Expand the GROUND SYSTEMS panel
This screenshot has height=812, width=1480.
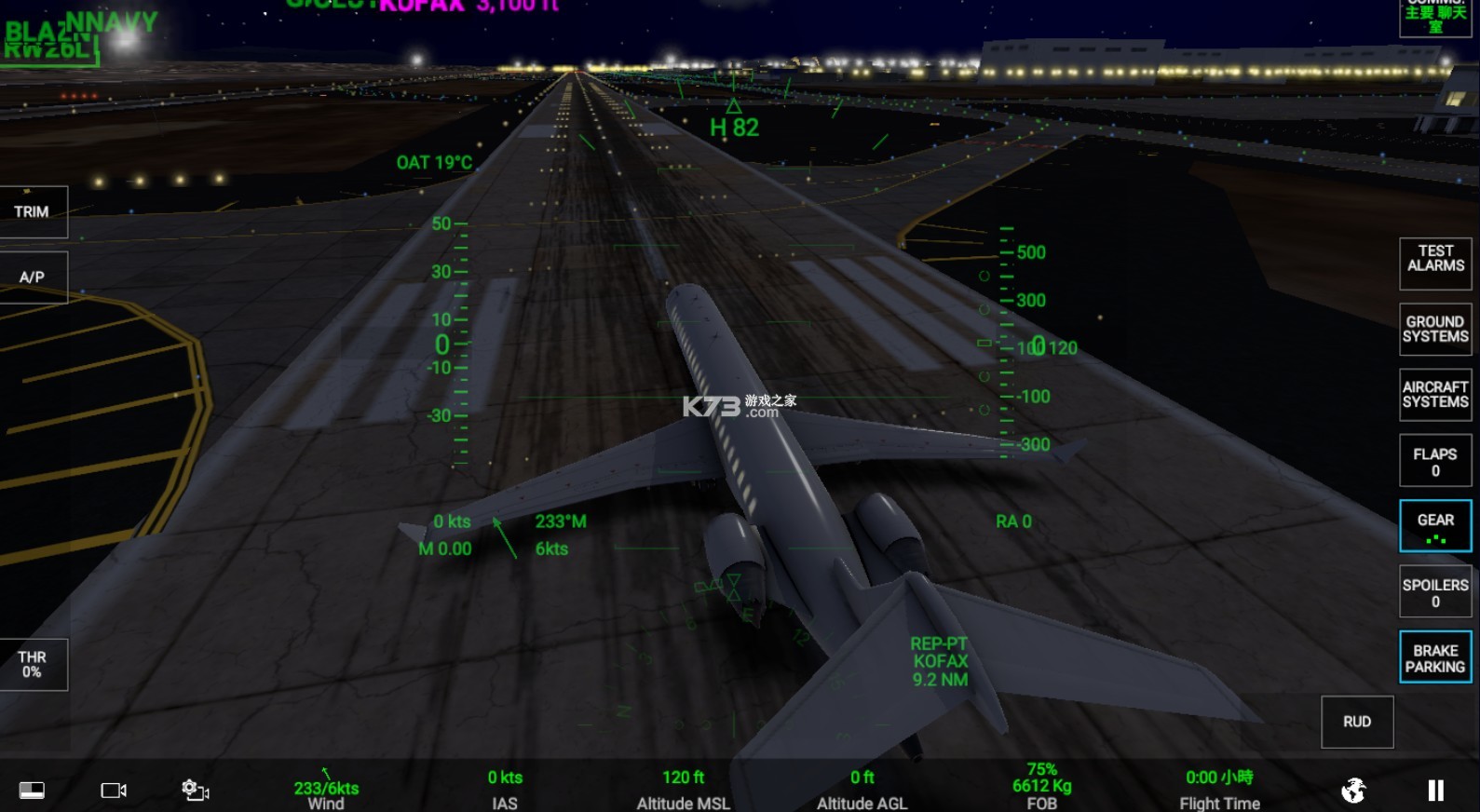(x=1434, y=329)
